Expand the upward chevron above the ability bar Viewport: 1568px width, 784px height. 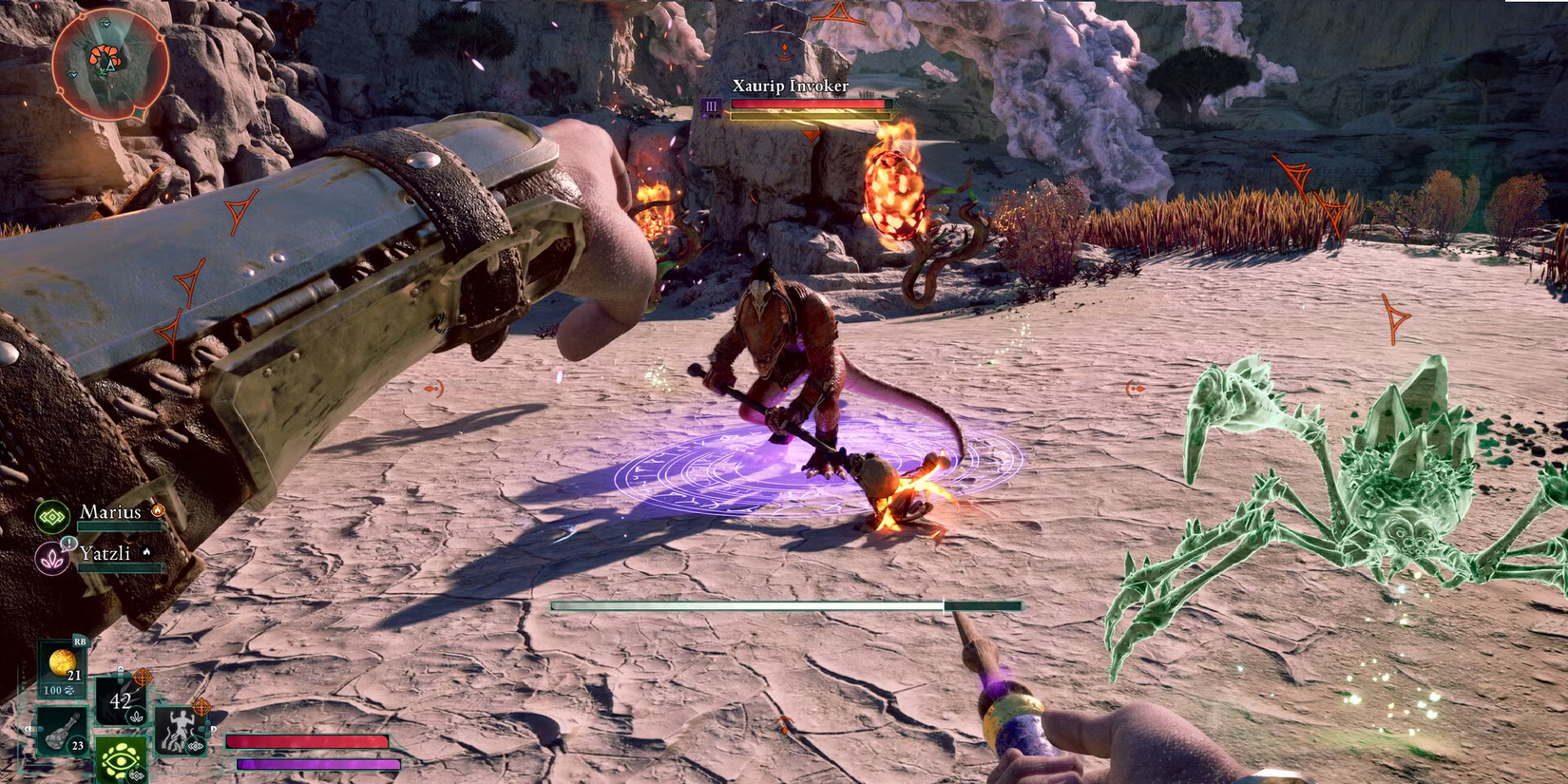pyautogui.click(x=121, y=668)
